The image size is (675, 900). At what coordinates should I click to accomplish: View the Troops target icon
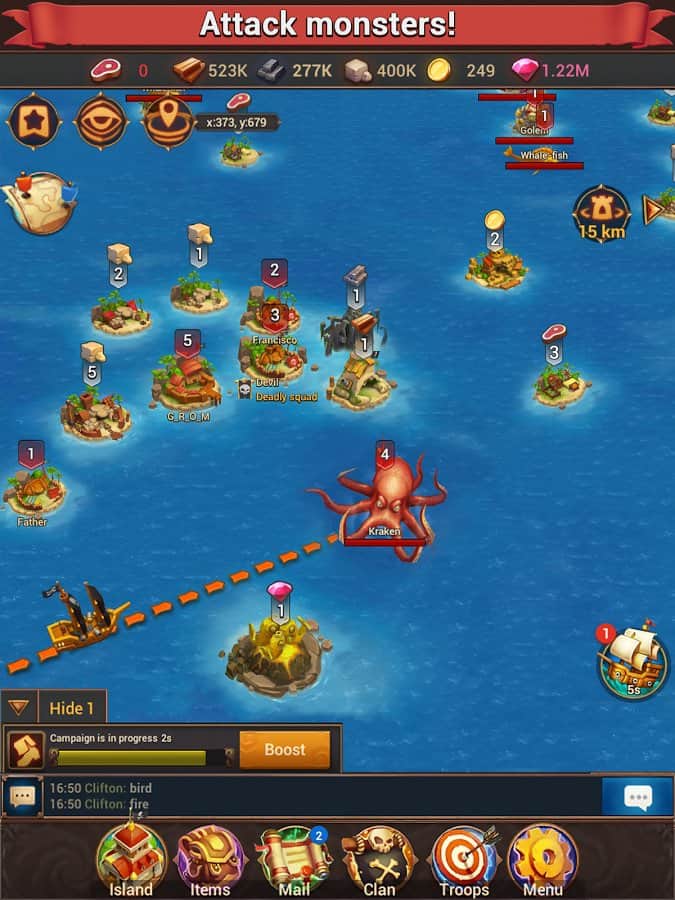coord(463,859)
